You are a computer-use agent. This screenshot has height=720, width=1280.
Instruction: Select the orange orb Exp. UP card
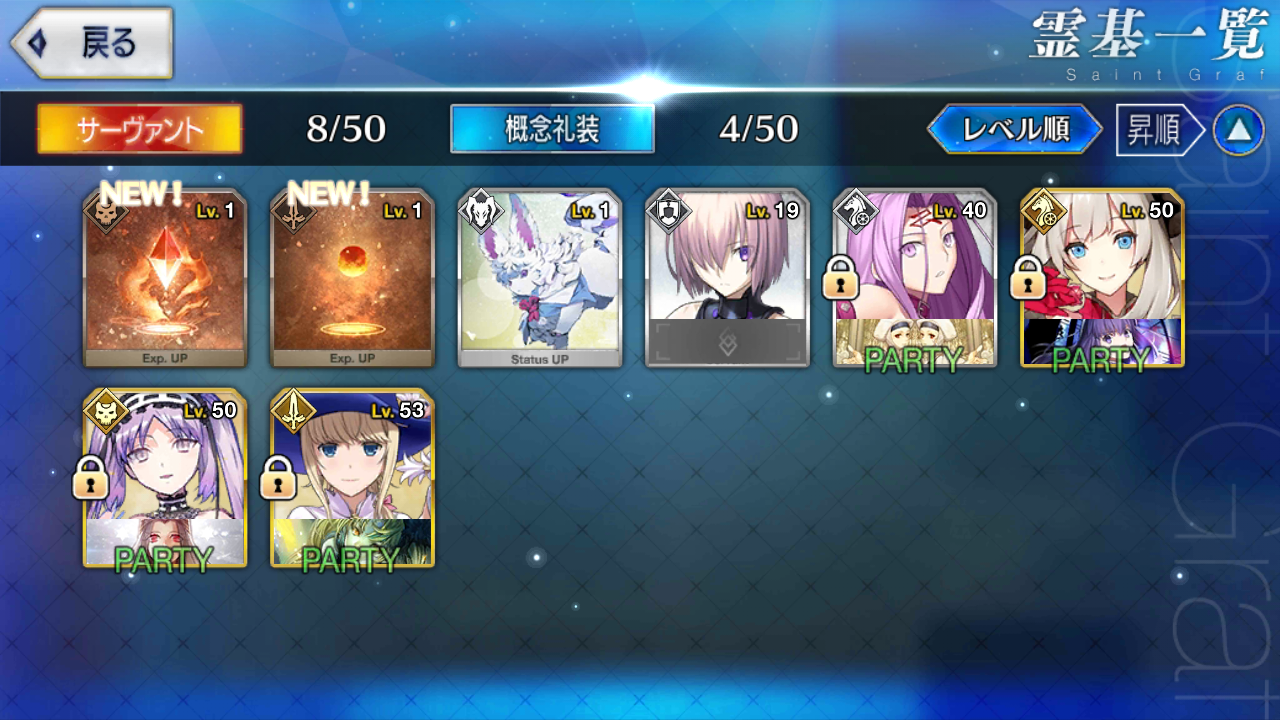352,279
